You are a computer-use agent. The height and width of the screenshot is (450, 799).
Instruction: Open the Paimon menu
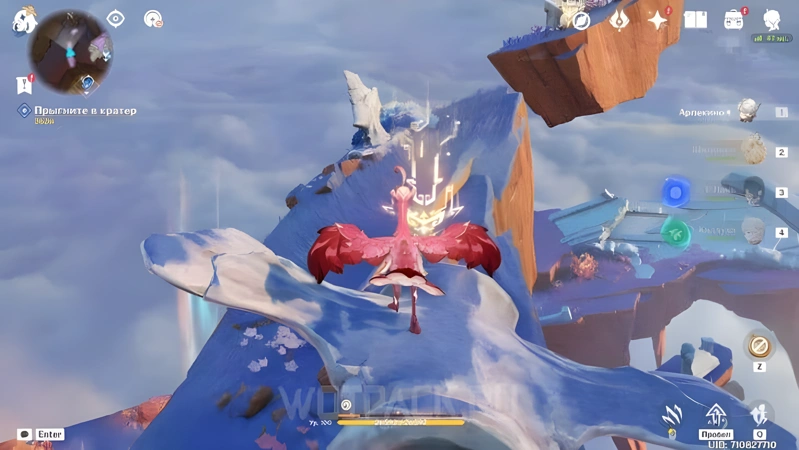pyautogui.click(x=22, y=20)
